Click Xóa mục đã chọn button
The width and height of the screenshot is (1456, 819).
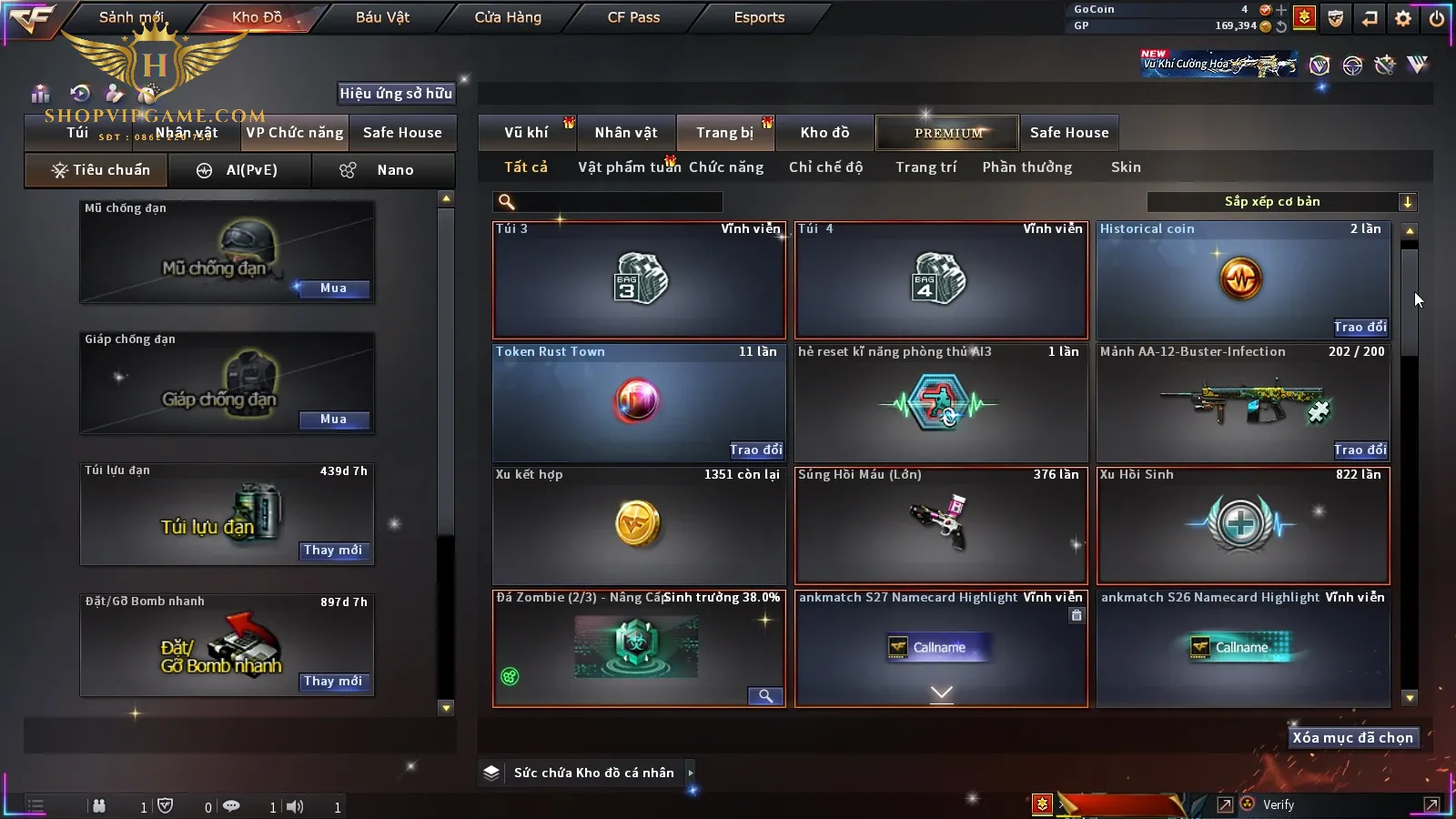tap(1353, 738)
